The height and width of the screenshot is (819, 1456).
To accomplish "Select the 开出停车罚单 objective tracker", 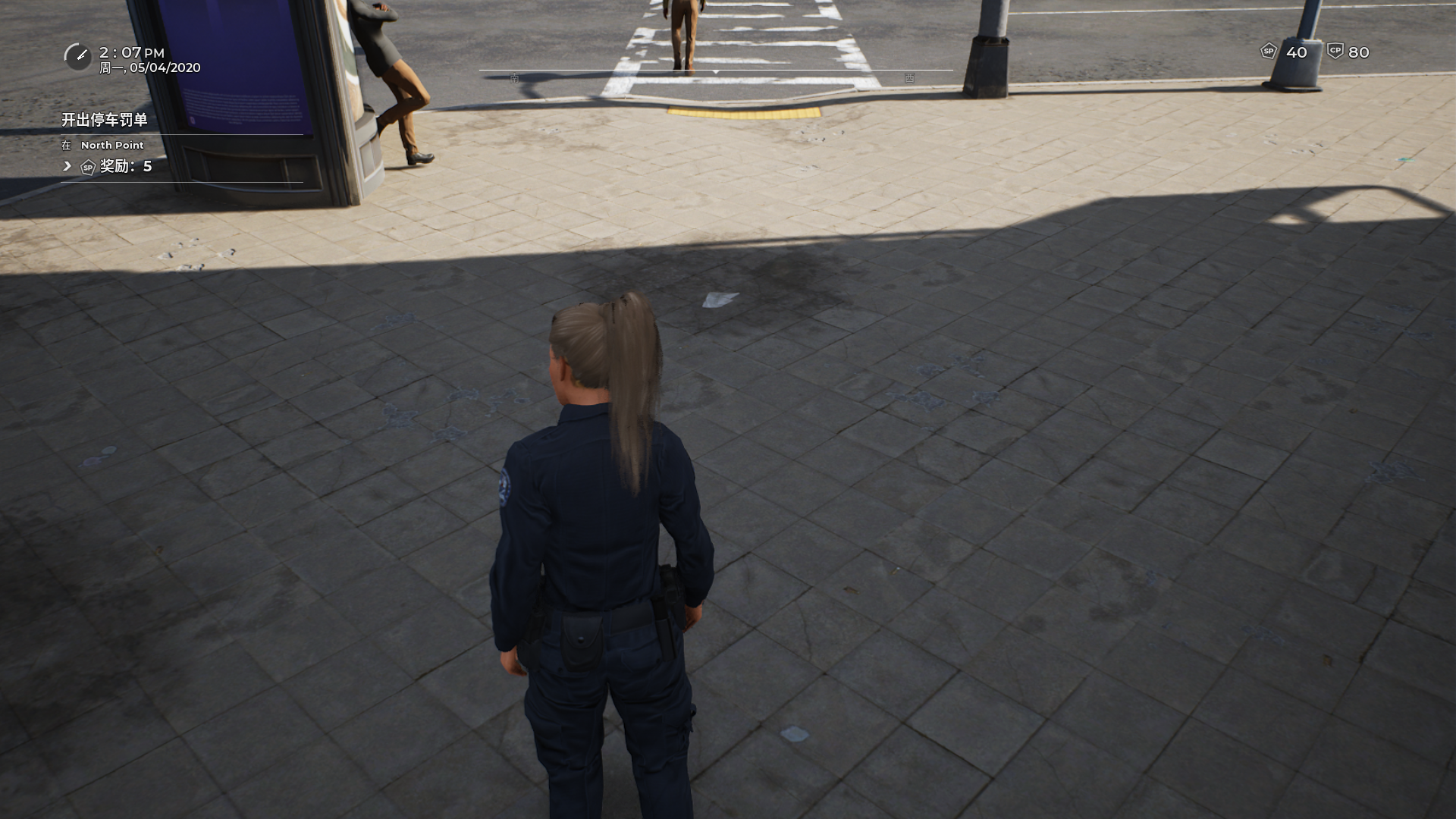I will pyautogui.click(x=105, y=120).
